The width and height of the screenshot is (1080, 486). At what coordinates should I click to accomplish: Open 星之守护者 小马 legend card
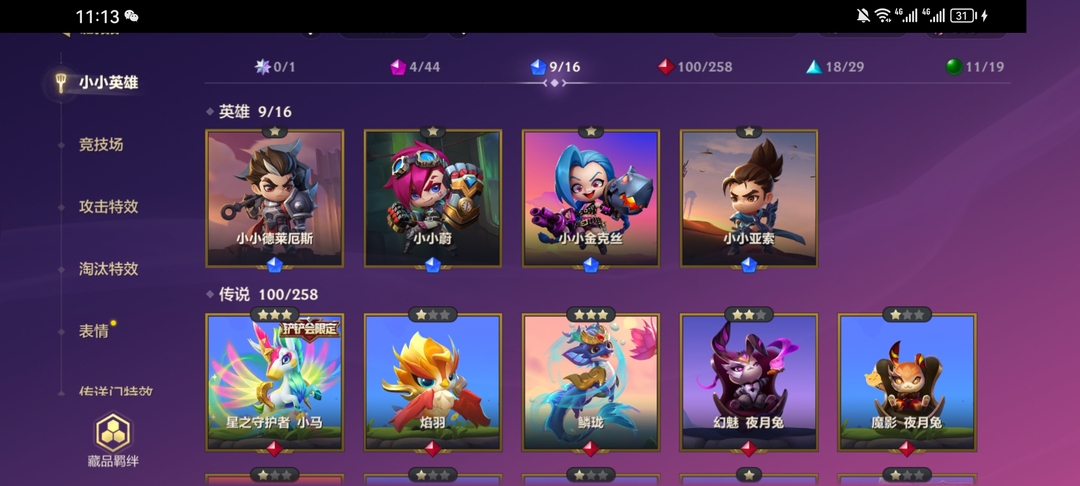pos(275,382)
